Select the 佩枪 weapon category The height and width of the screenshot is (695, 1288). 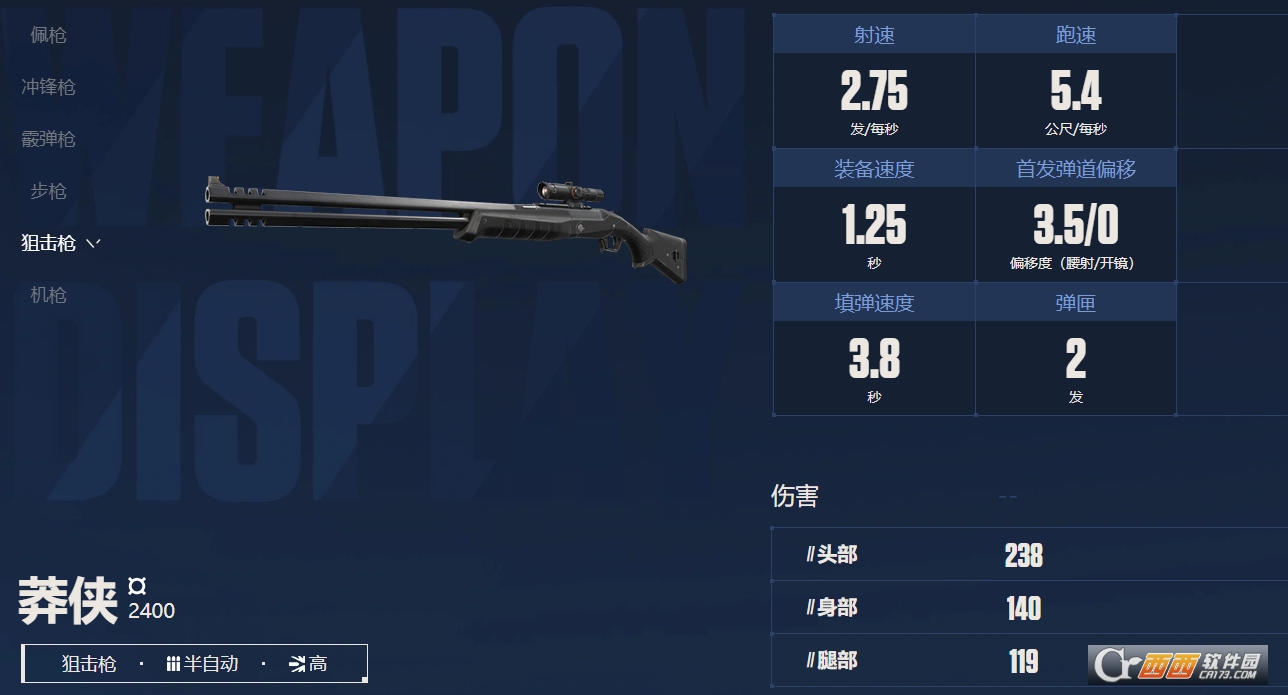pos(48,35)
